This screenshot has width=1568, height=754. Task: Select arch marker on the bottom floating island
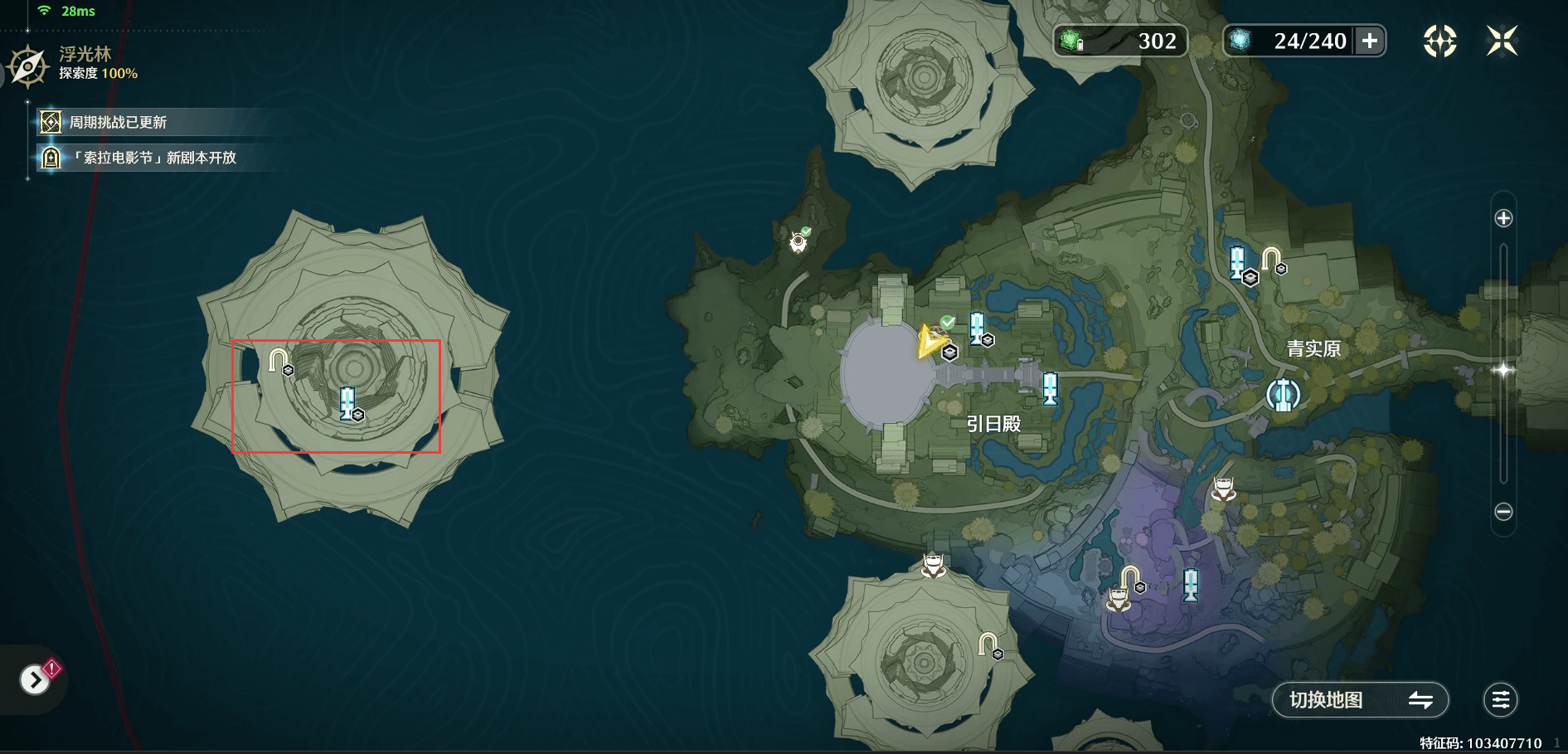988,644
